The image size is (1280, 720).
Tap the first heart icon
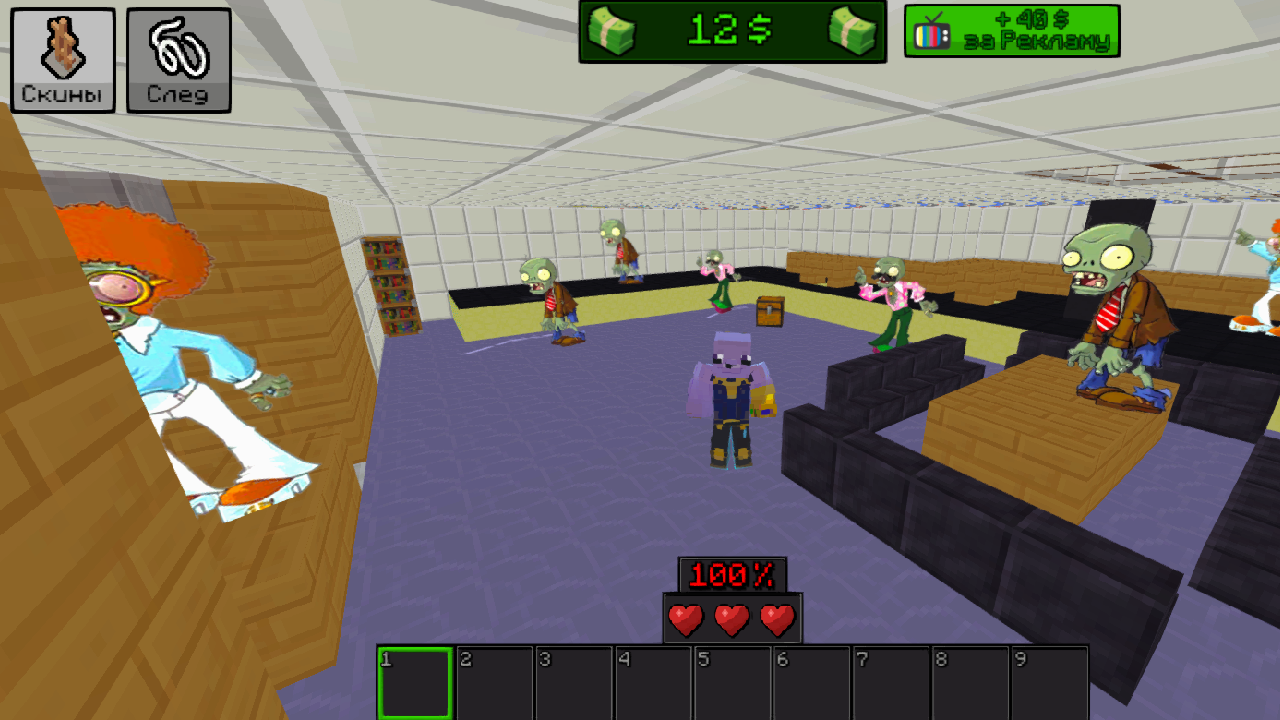pyautogui.click(x=684, y=618)
